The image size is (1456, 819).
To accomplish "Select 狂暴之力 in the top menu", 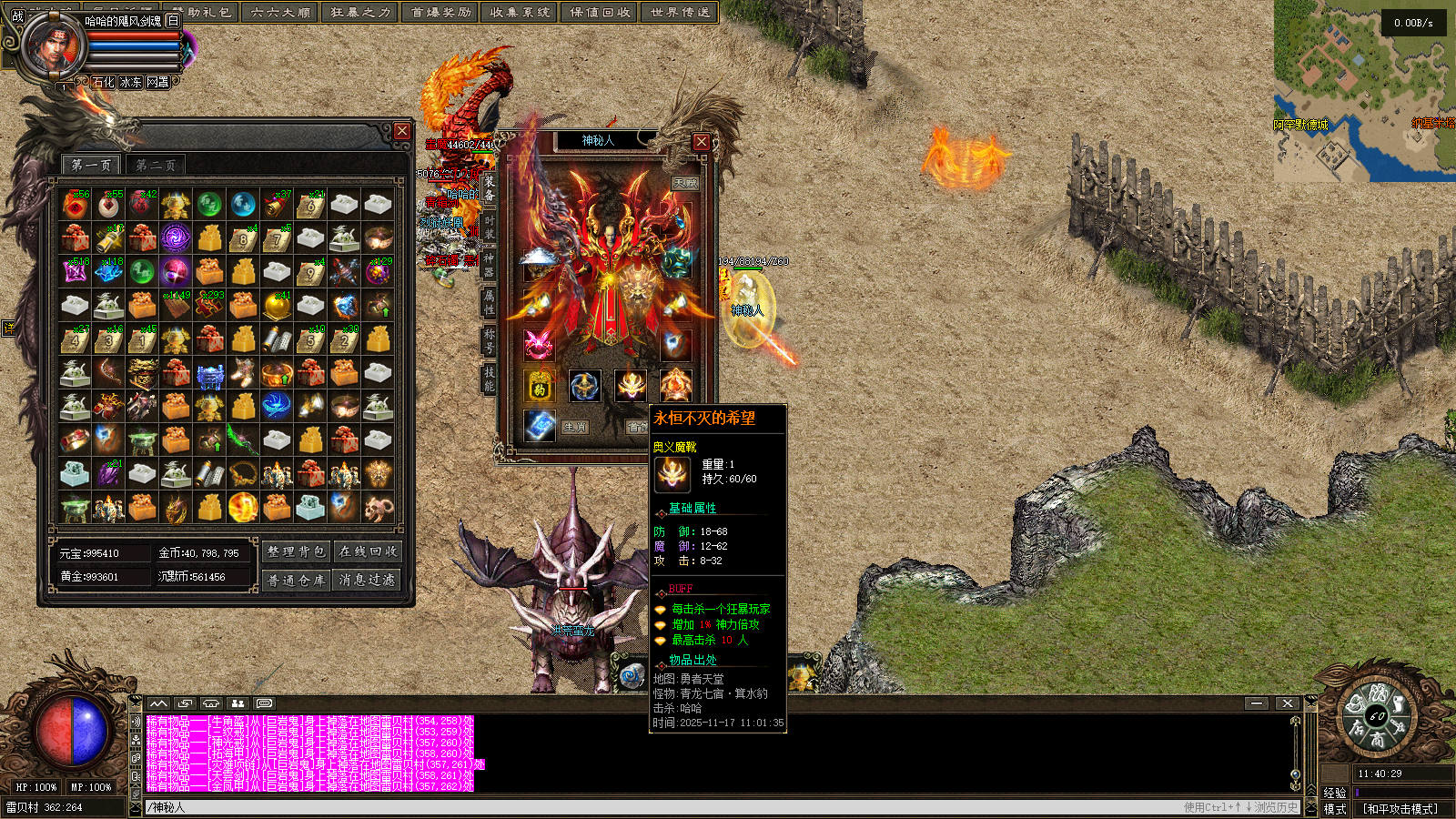I will tap(360, 13).
